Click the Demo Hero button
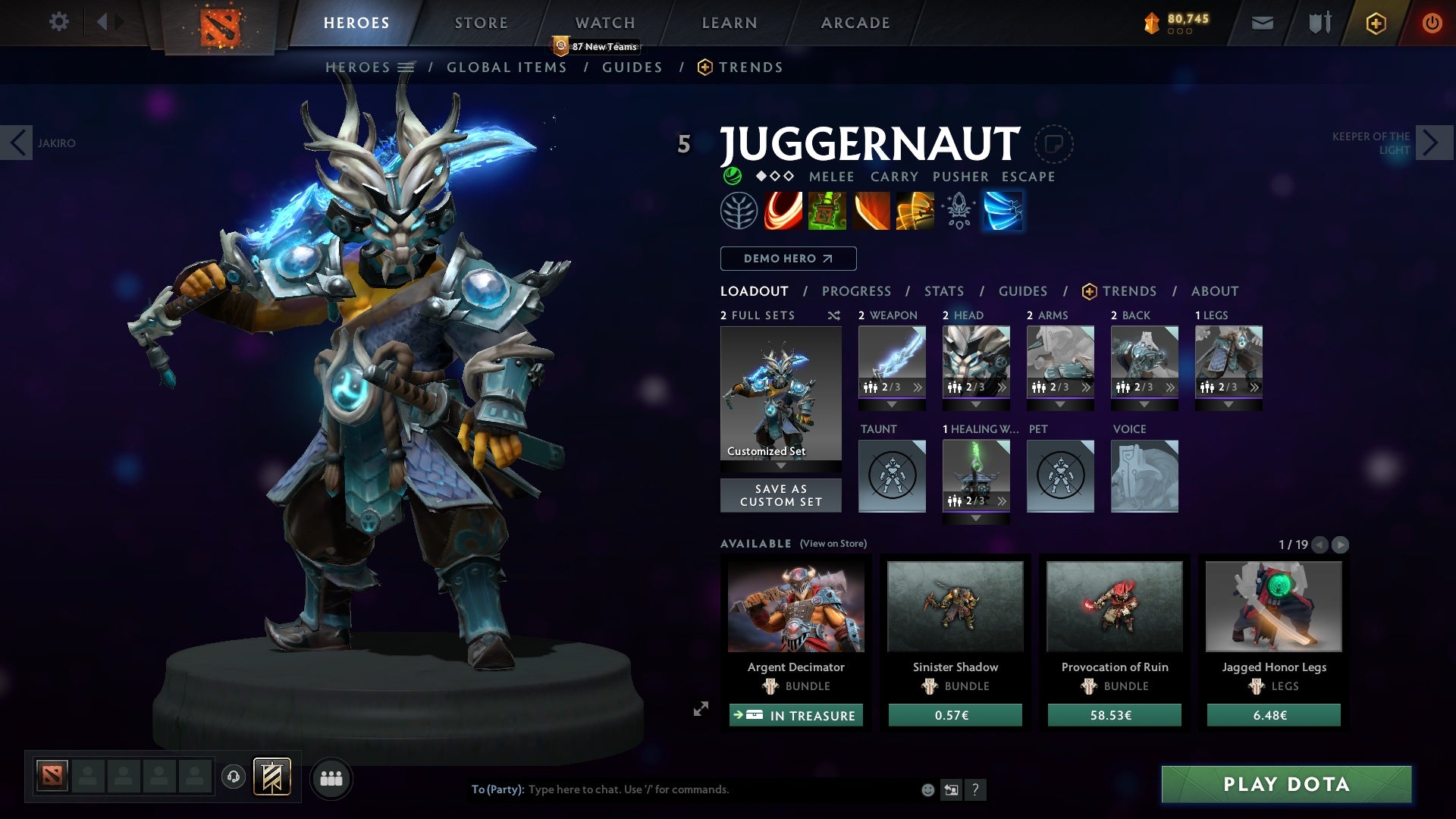 [x=787, y=259]
